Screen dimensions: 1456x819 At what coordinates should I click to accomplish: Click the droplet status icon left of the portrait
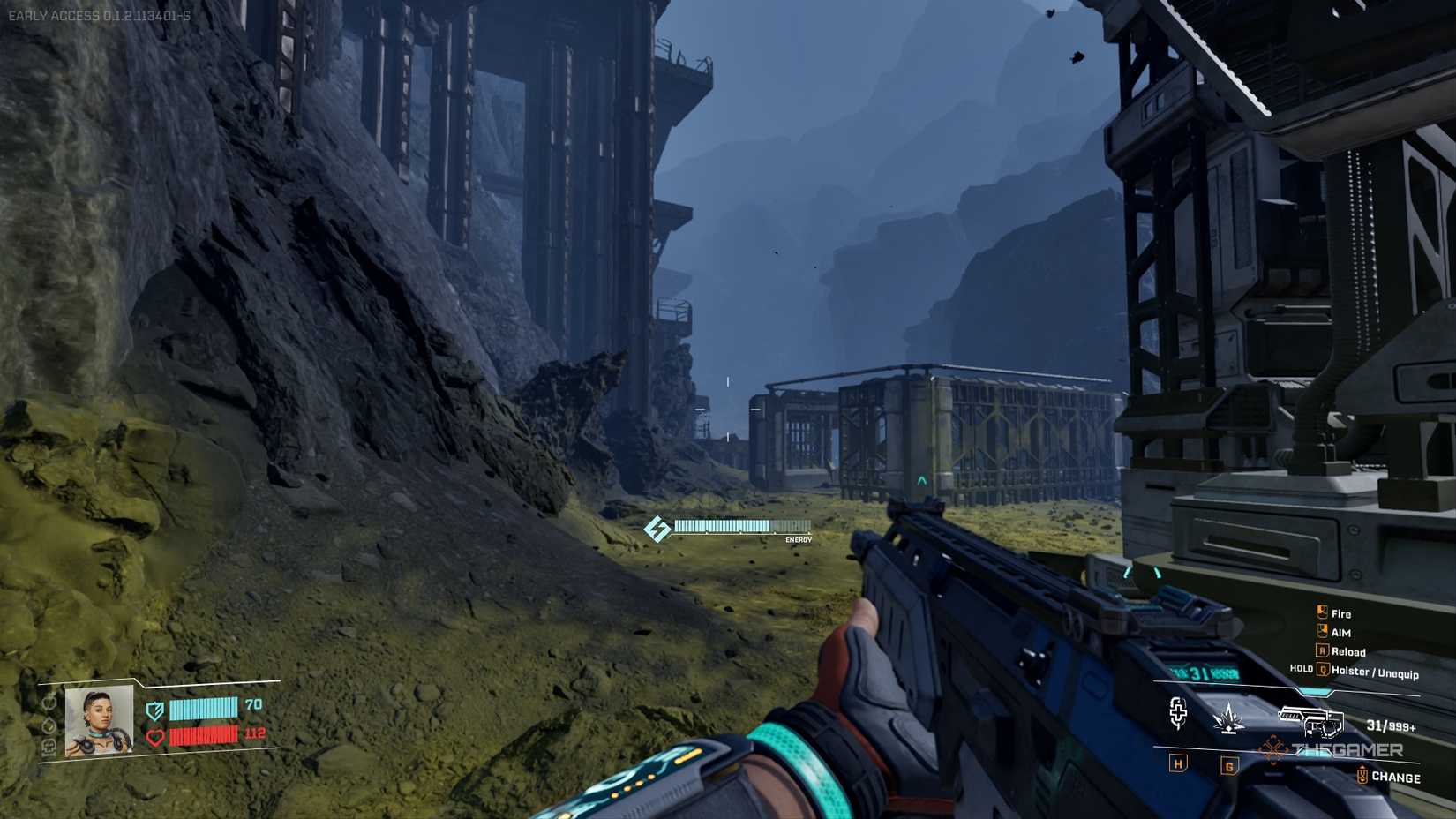[x=49, y=725]
